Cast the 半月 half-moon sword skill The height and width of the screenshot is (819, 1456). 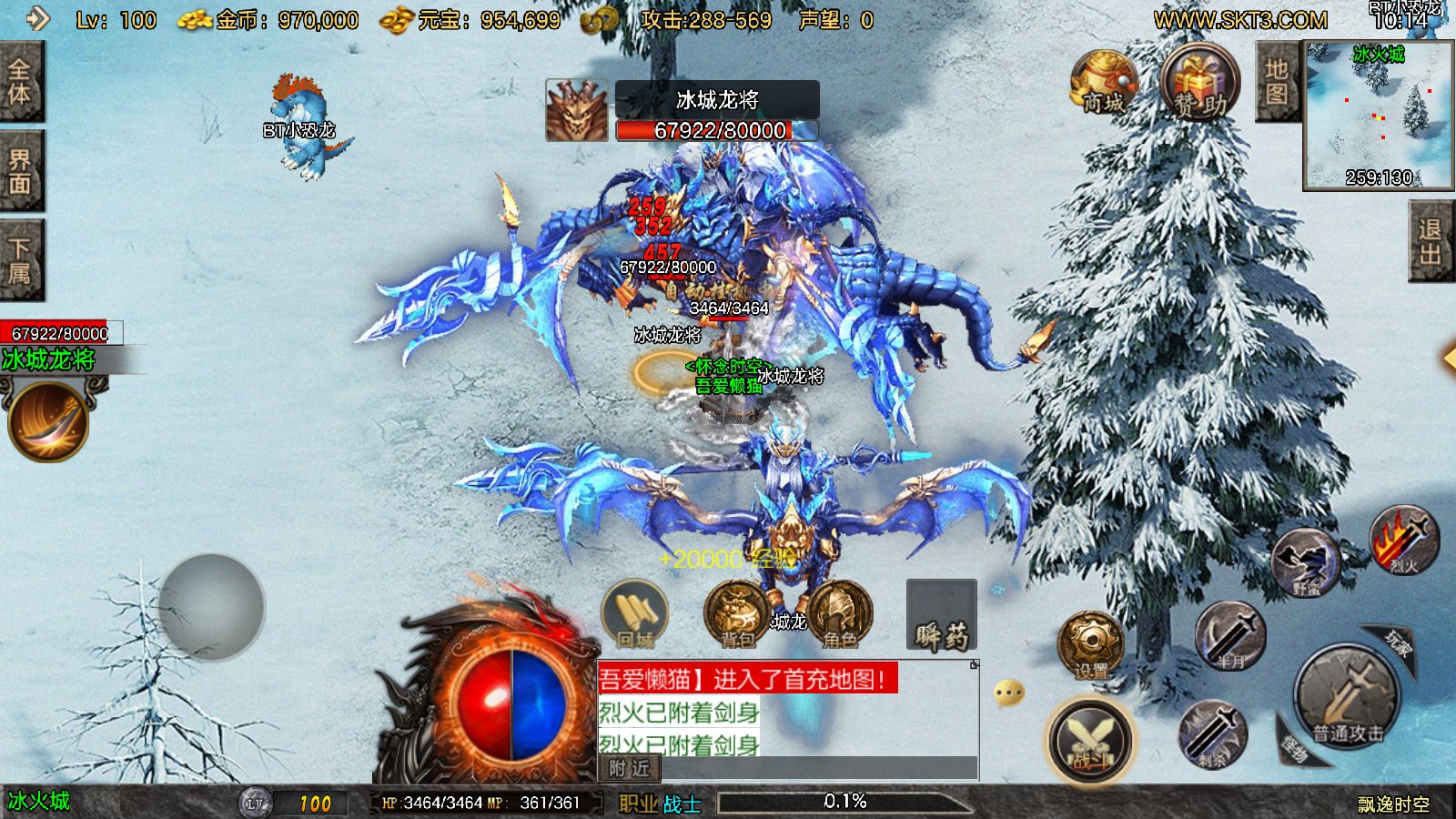click(x=1229, y=635)
